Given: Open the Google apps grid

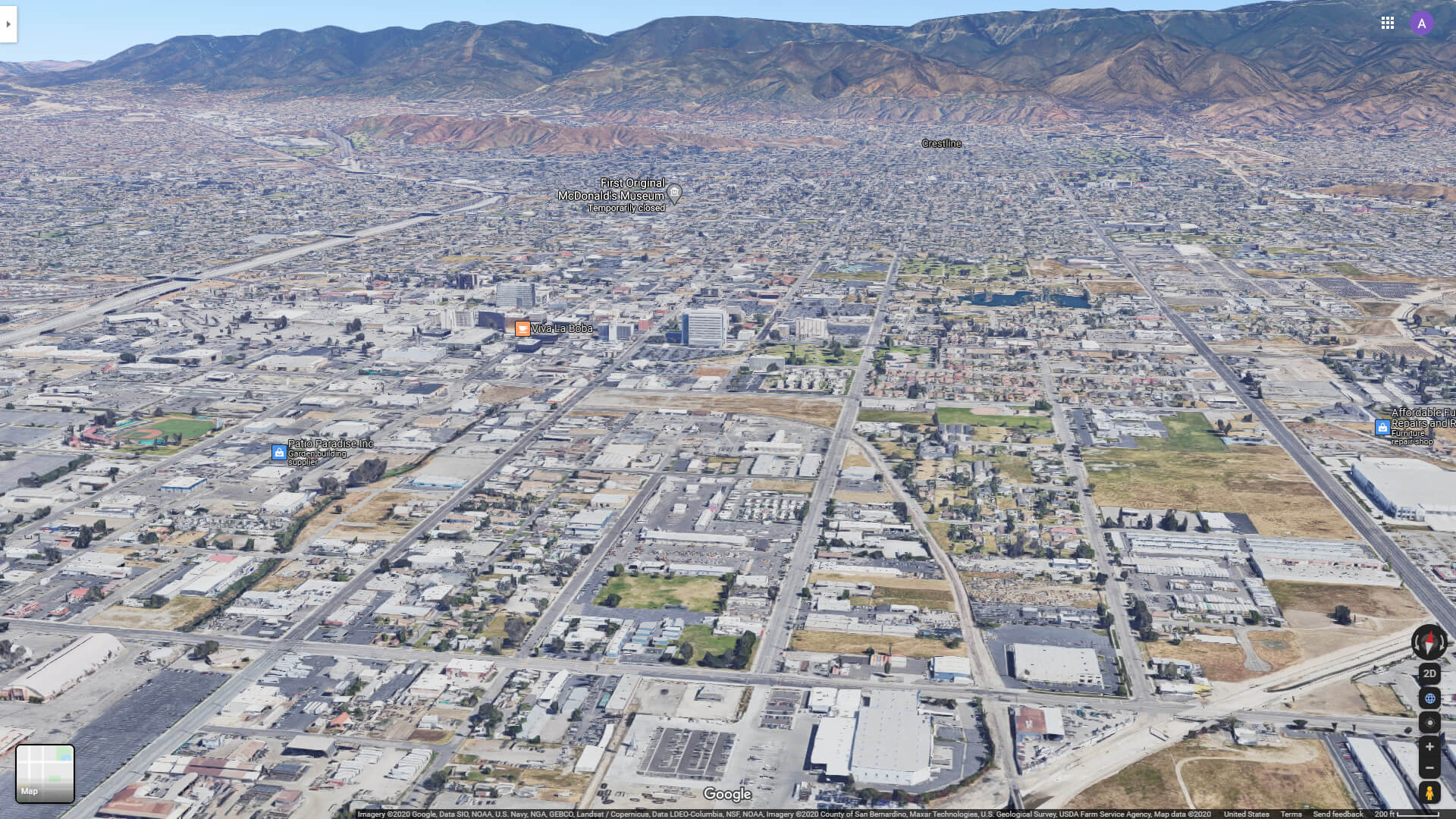Looking at the screenshot, I should click(1388, 23).
